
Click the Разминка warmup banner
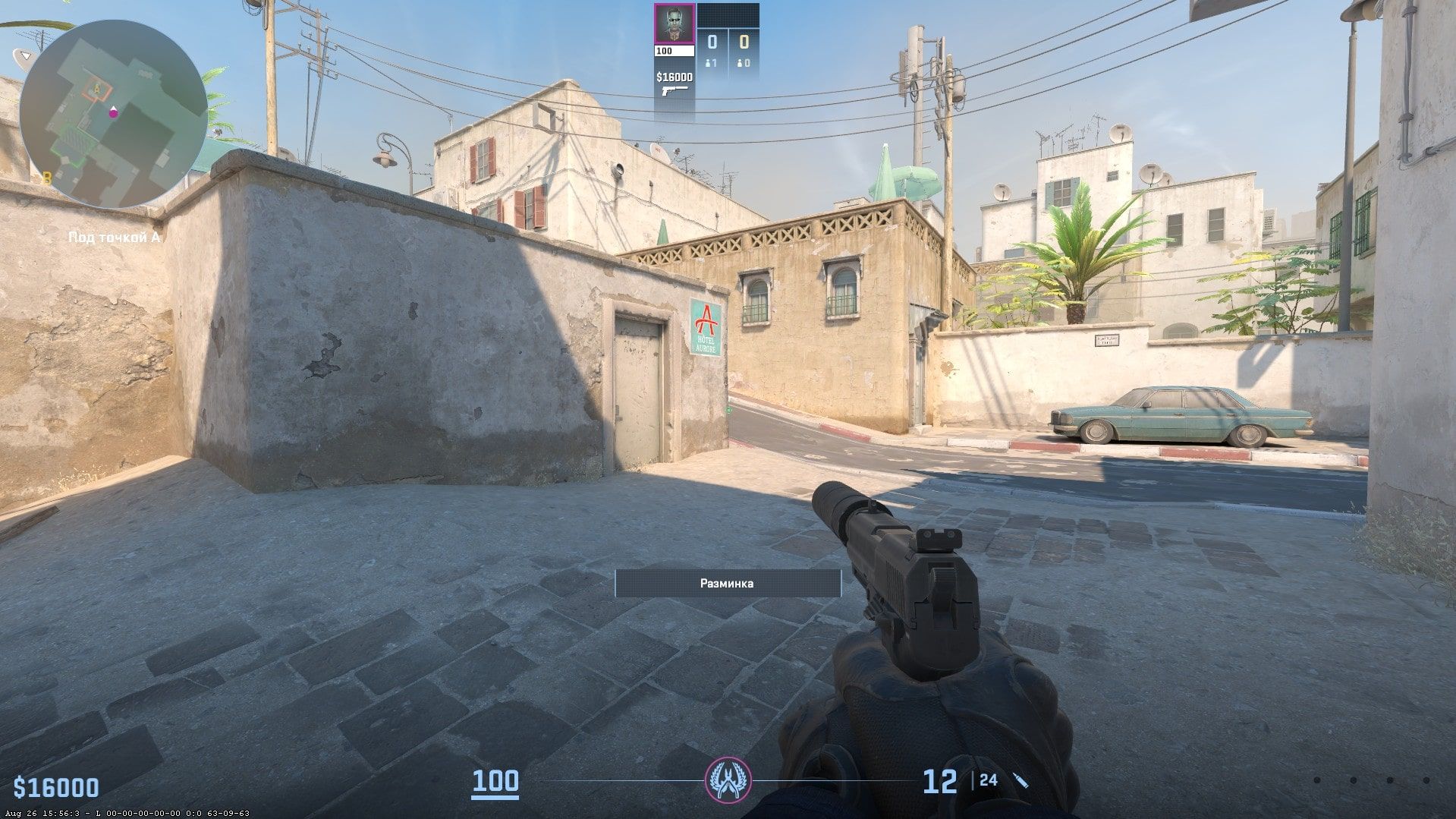(x=728, y=583)
